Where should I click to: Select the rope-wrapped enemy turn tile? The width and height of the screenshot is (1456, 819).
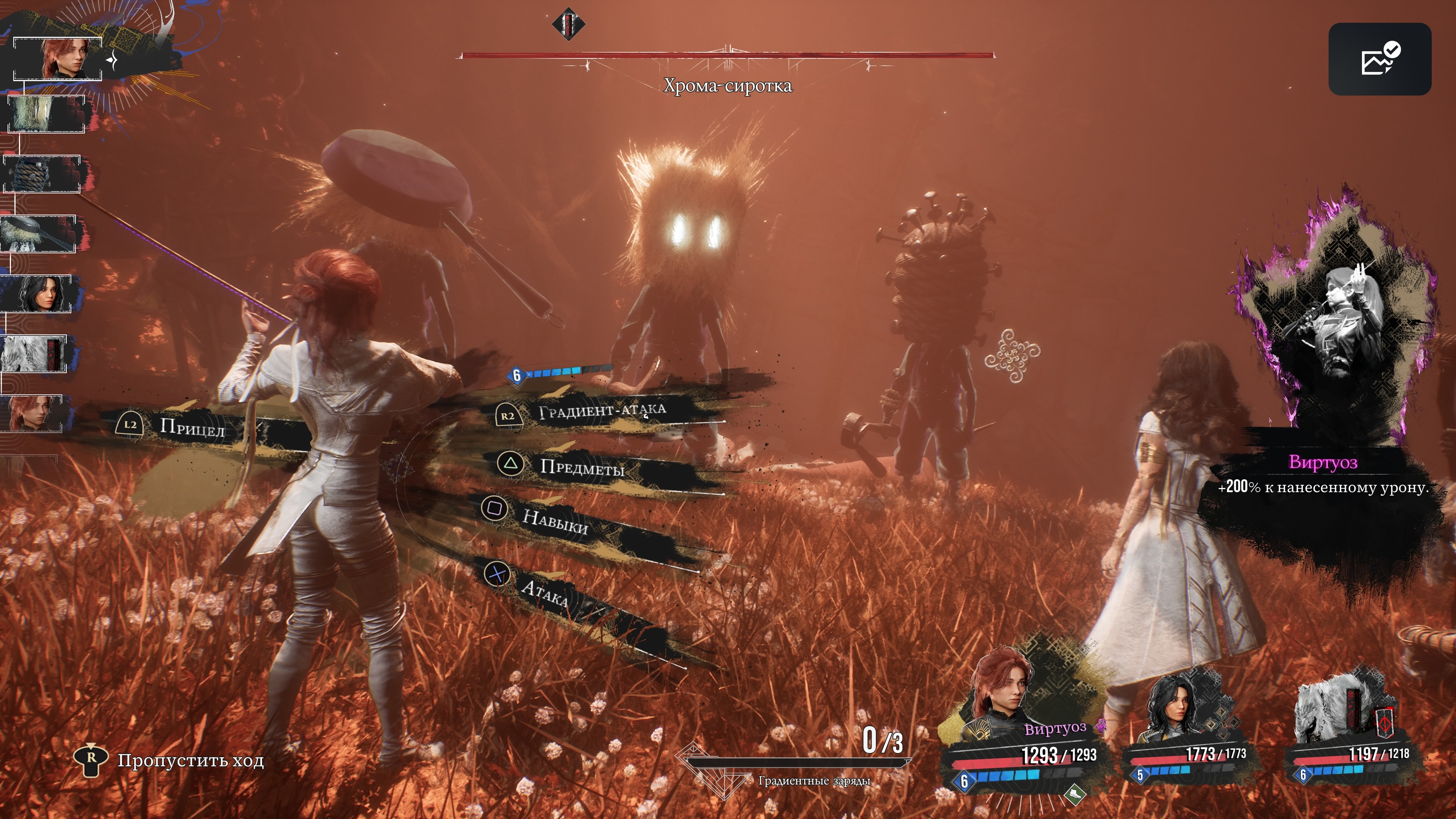coord(42,174)
